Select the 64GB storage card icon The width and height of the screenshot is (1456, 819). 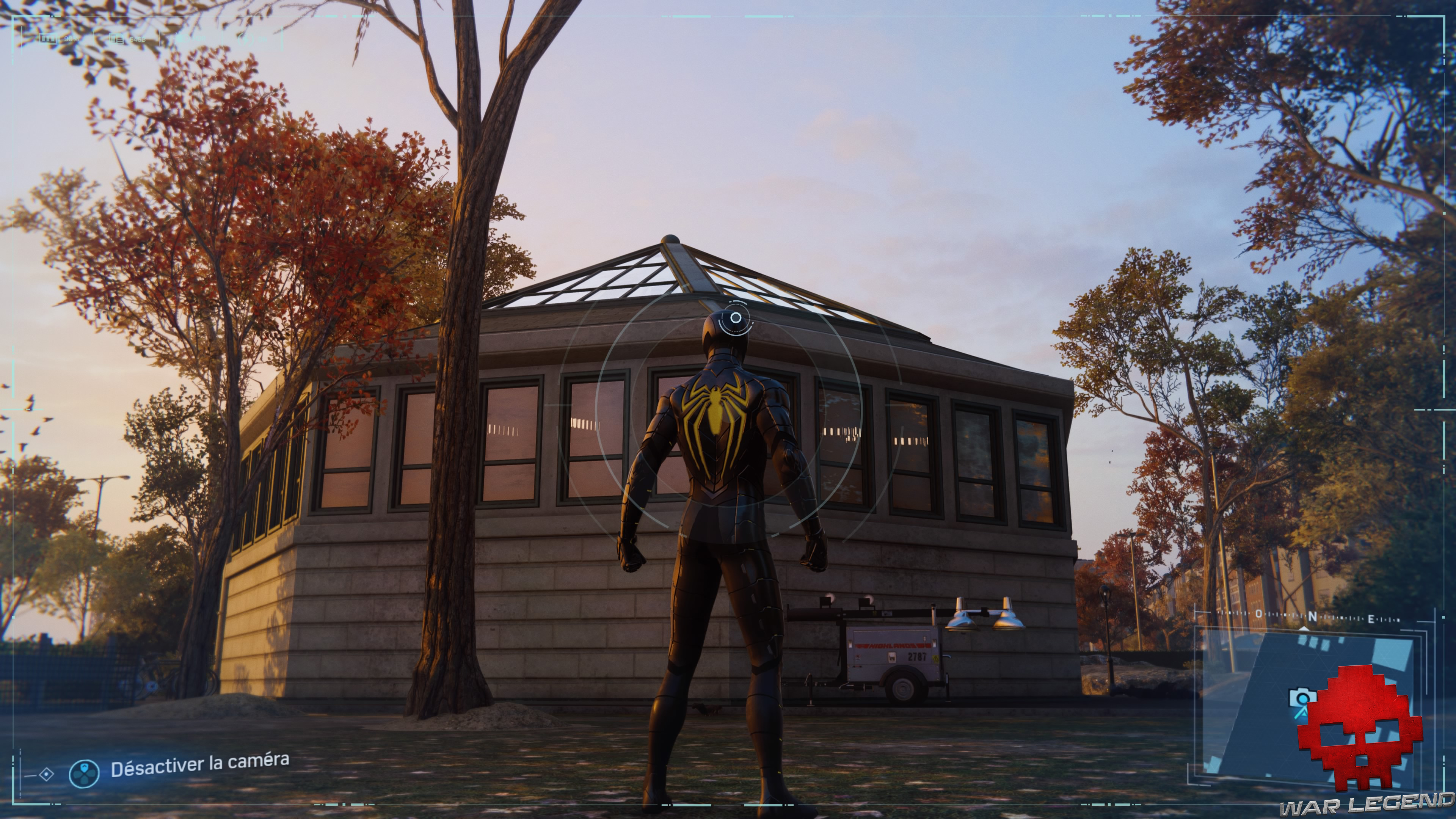tap(117, 39)
